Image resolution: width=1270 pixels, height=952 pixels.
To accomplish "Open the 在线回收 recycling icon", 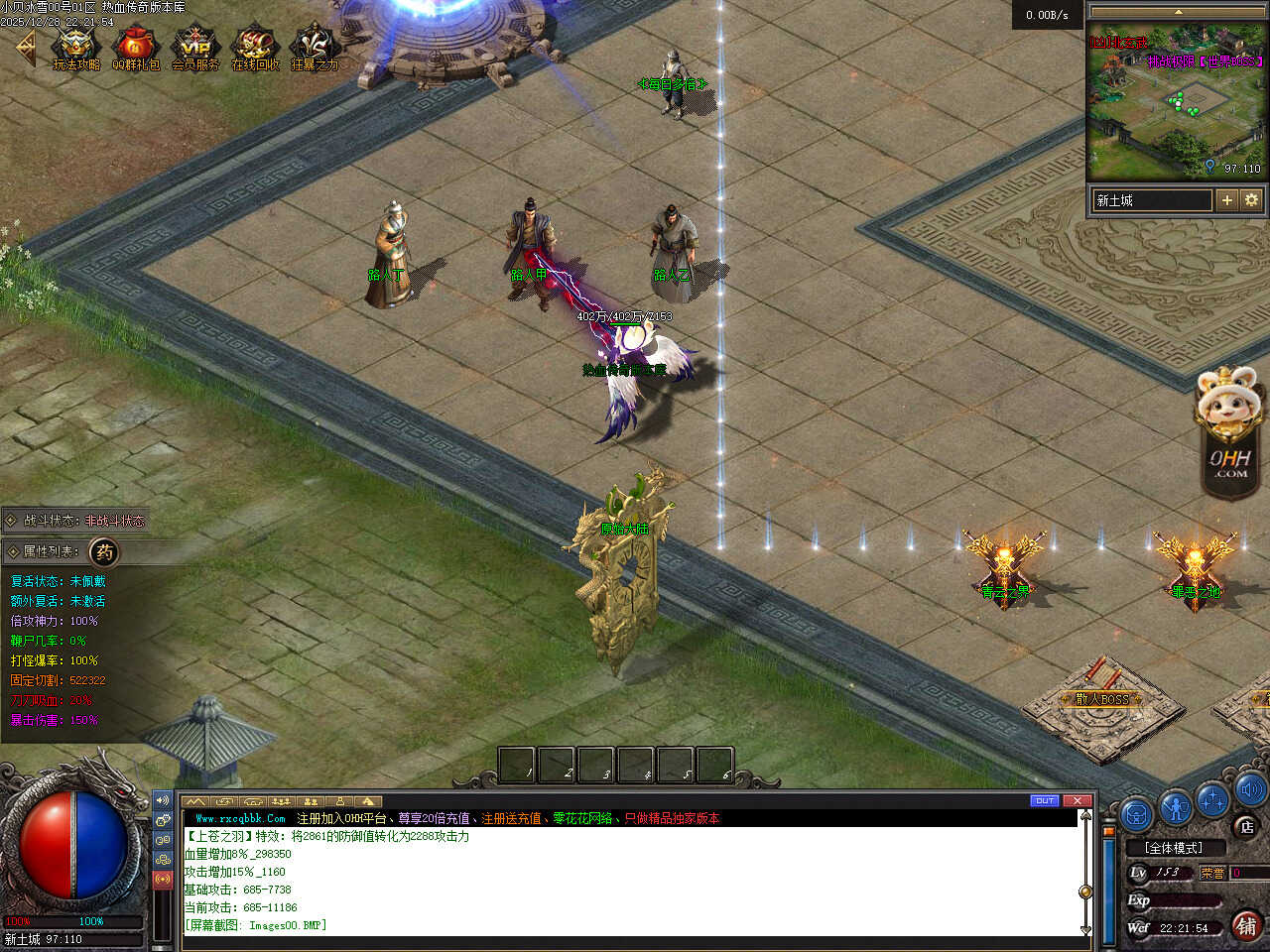I will (254, 47).
